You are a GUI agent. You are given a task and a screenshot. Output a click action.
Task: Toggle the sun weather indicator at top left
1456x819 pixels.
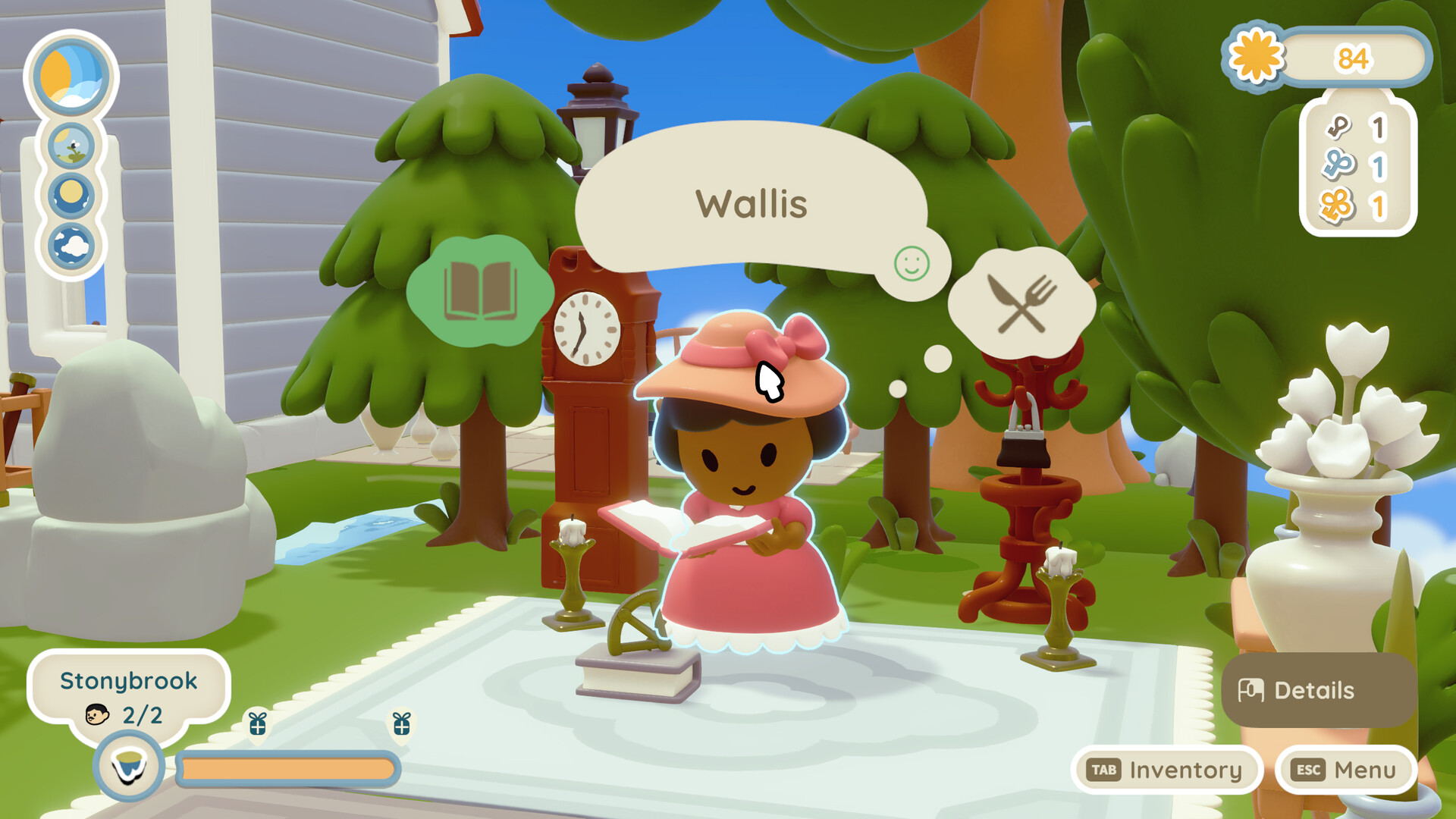click(x=71, y=74)
